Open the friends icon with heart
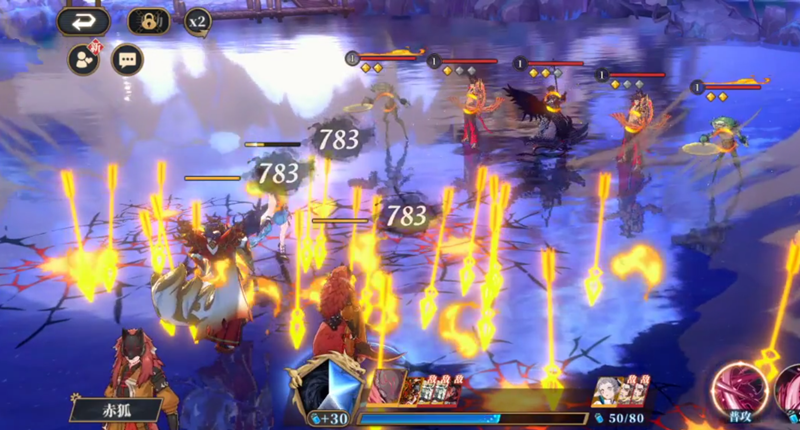The height and width of the screenshot is (430, 800). click(83, 60)
